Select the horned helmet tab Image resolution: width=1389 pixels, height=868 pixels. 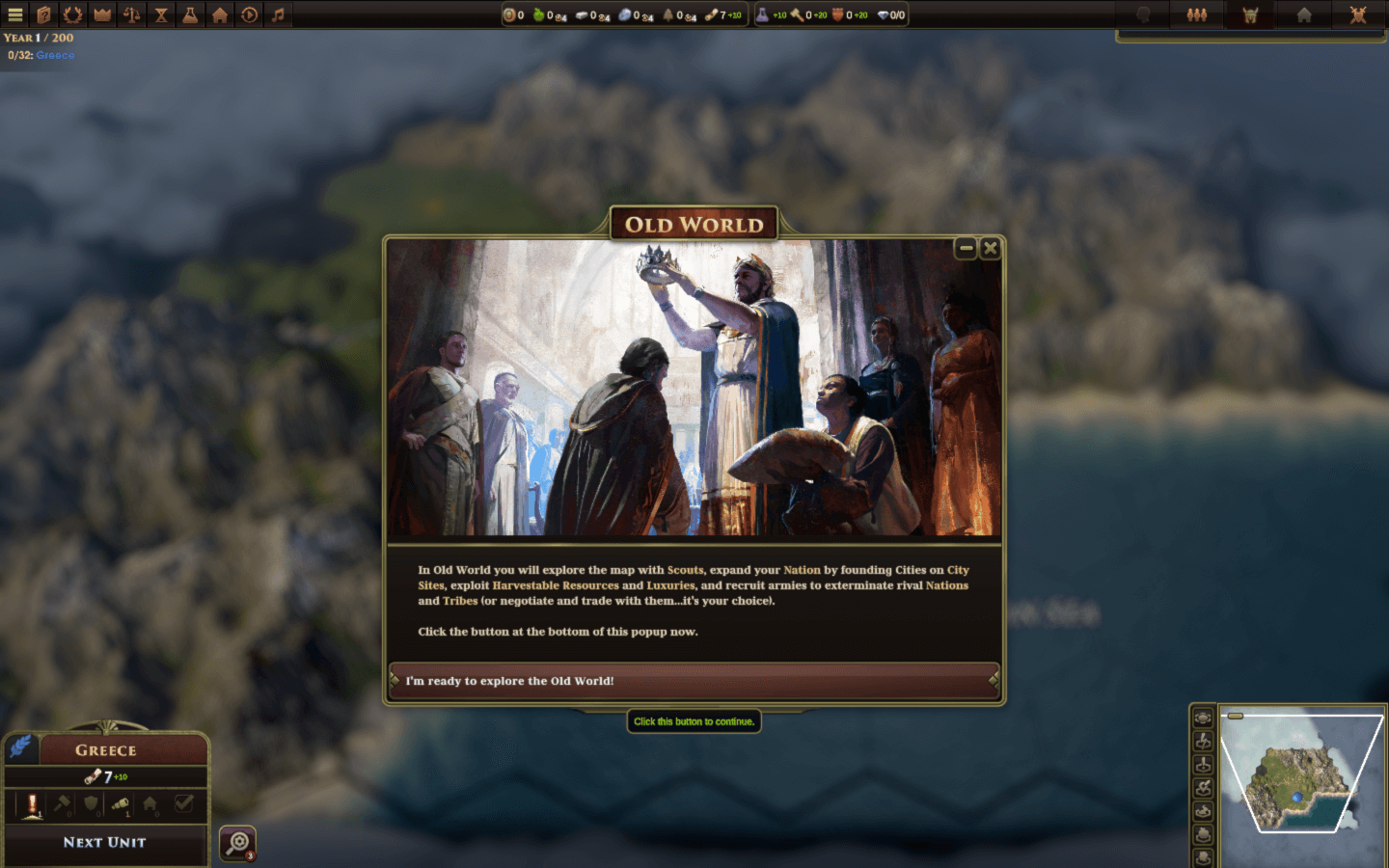(x=1250, y=14)
